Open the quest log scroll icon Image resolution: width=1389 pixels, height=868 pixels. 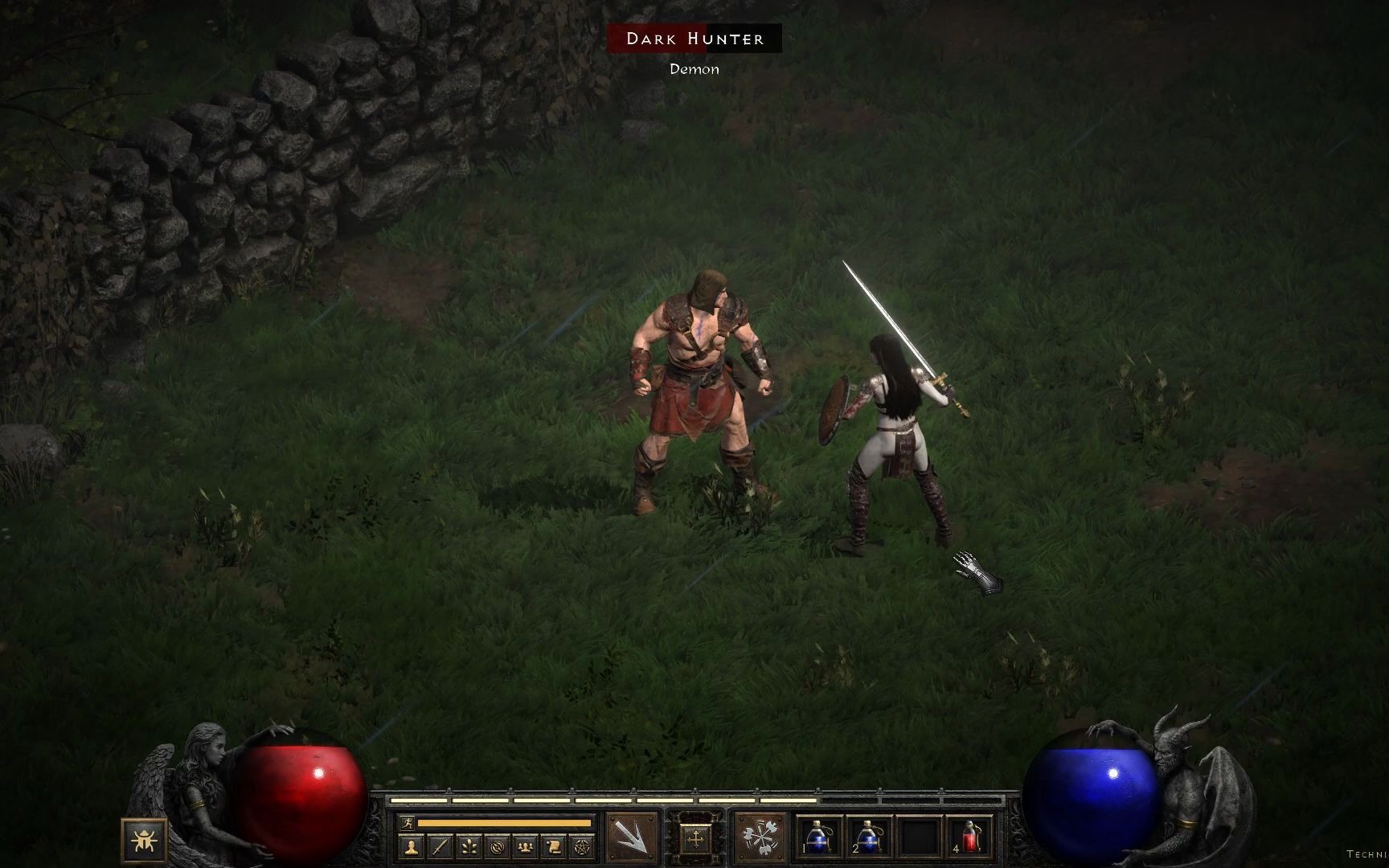pyautogui.click(x=552, y=846)
